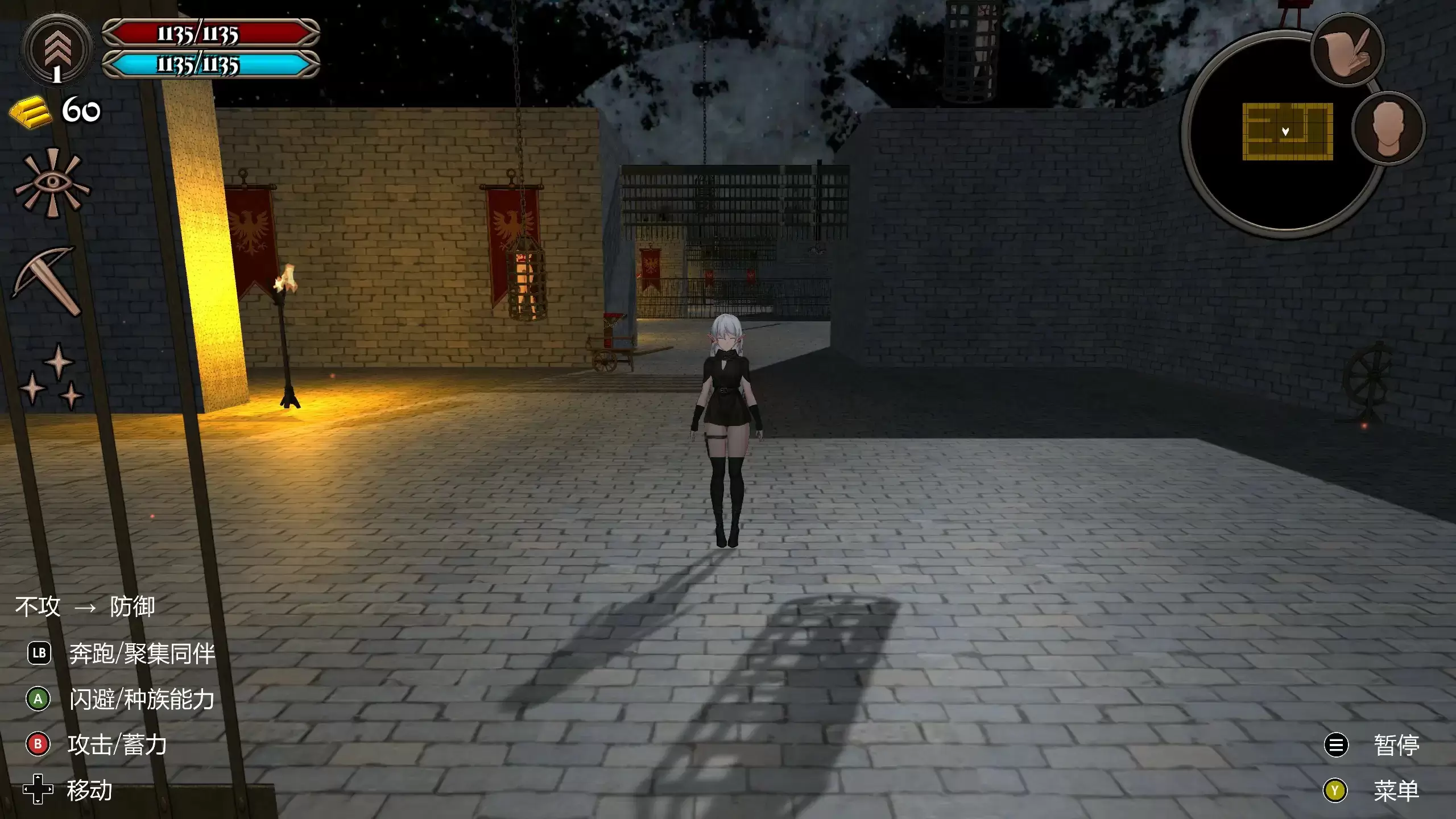Viewport: 1456px width, 819px height.
Task: Select the level-up arrows icon
Action: 55,48
